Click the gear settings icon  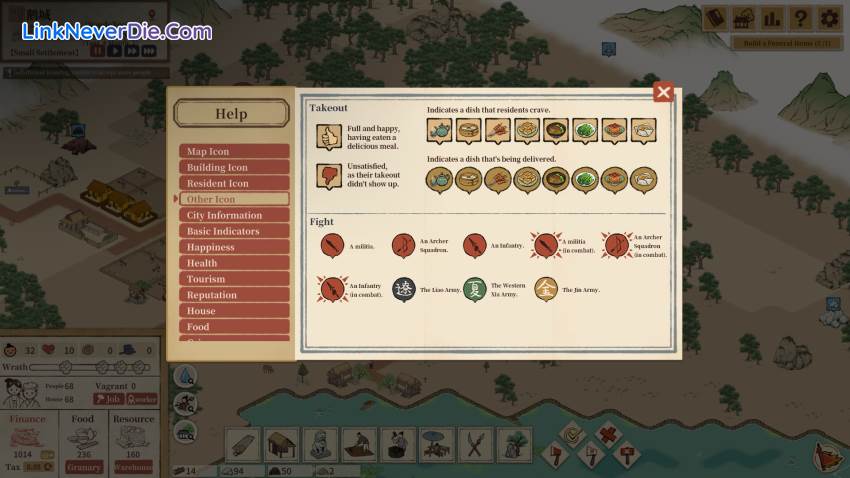click(x=829, y=17)
